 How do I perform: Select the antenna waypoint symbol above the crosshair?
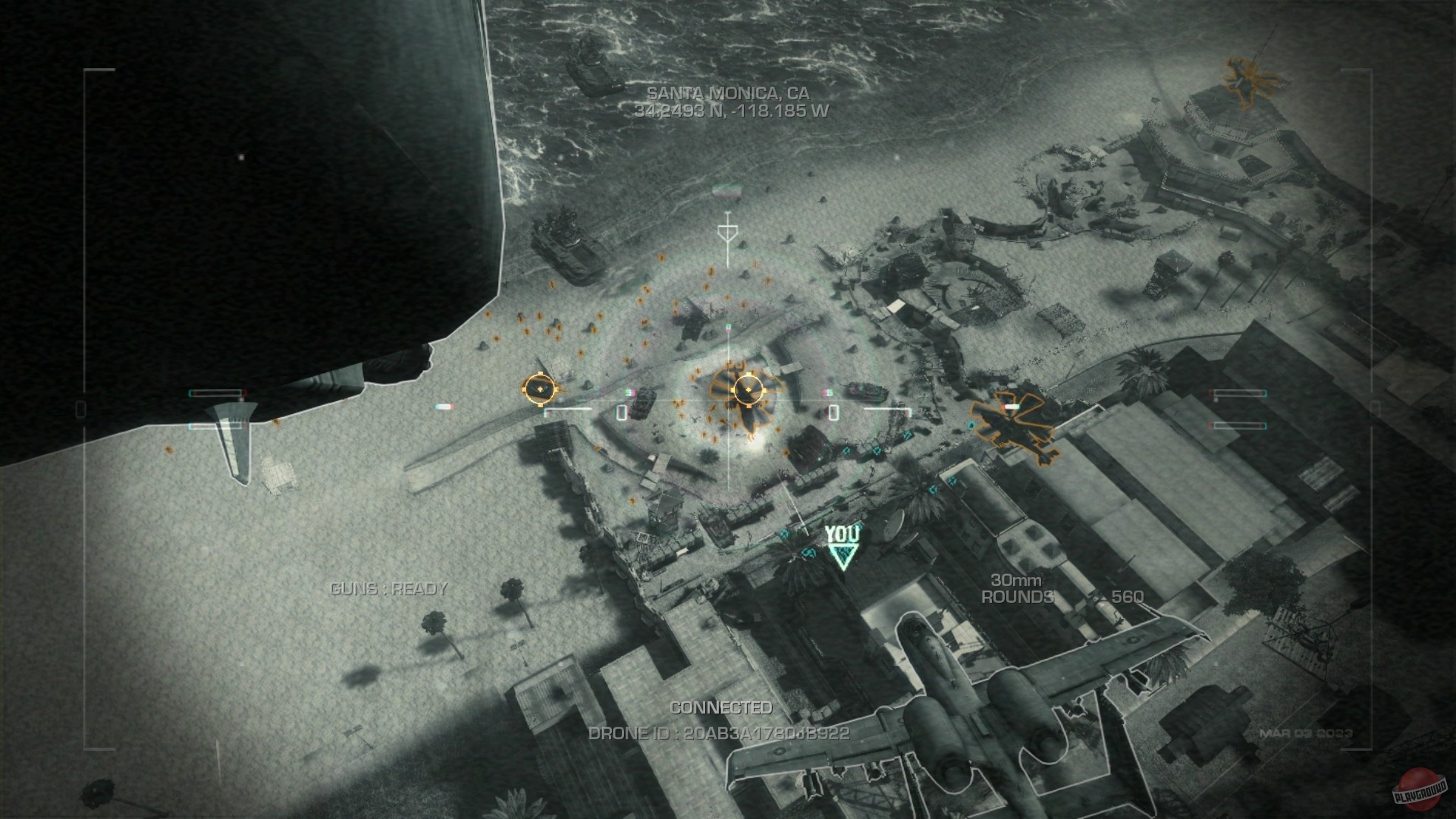[x=730, y=229]
